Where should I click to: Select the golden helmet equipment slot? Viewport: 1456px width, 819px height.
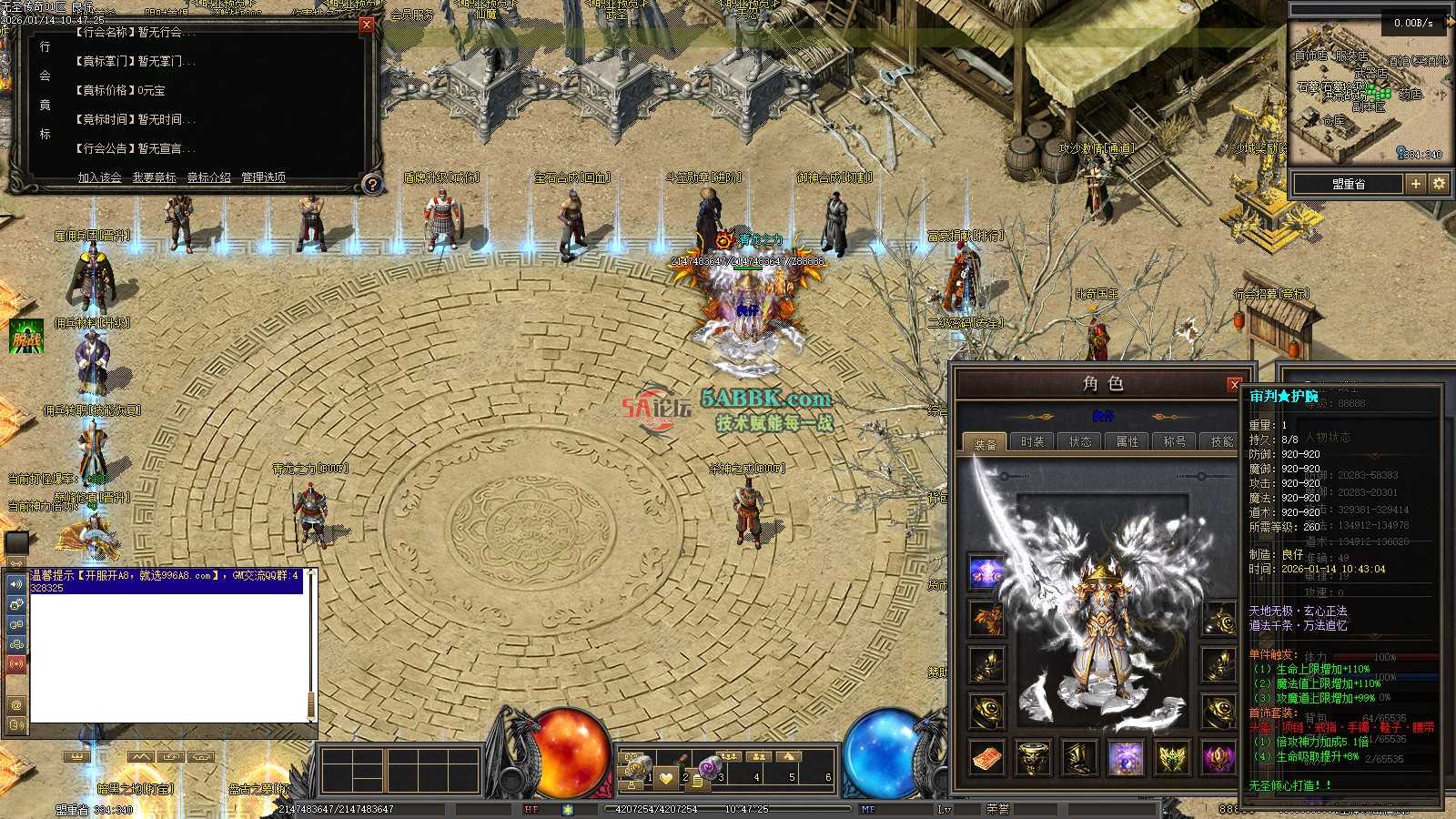1033,757
